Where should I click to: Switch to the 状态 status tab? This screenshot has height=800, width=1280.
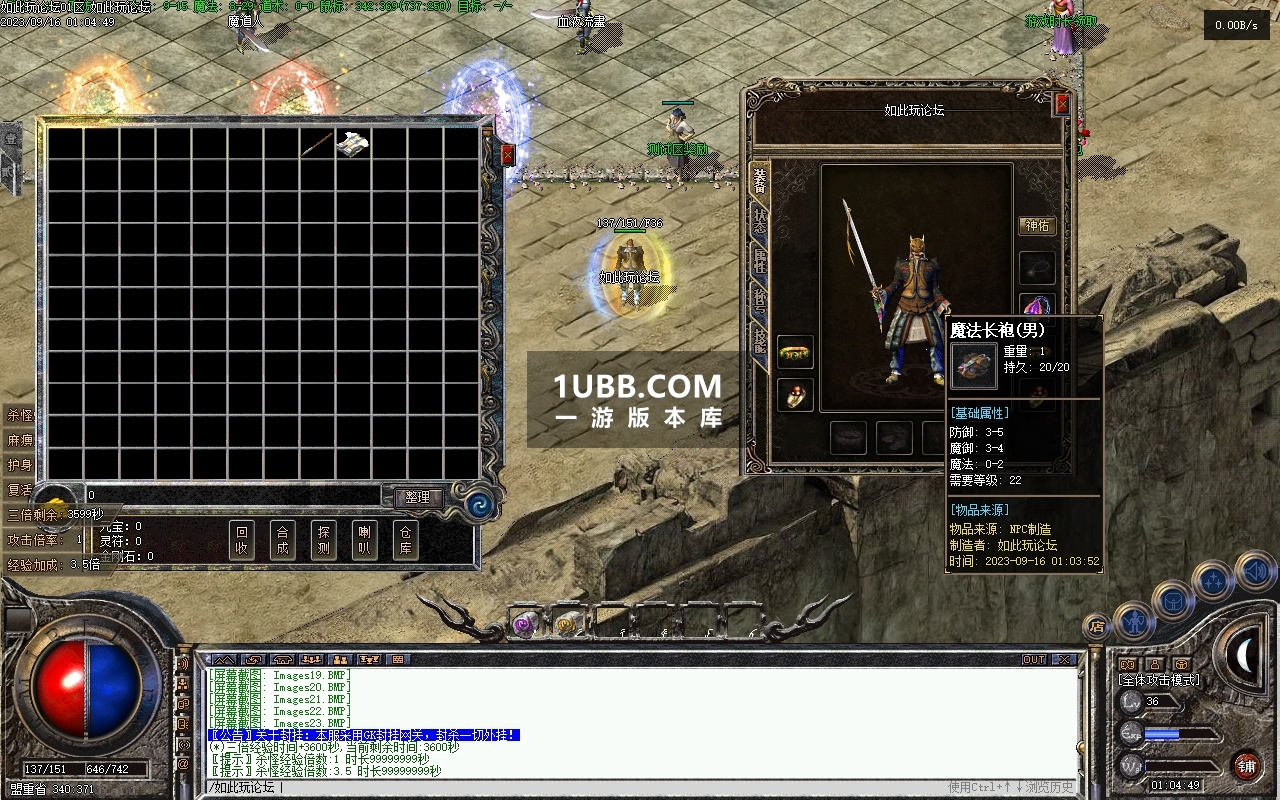[x=760, y=221]
